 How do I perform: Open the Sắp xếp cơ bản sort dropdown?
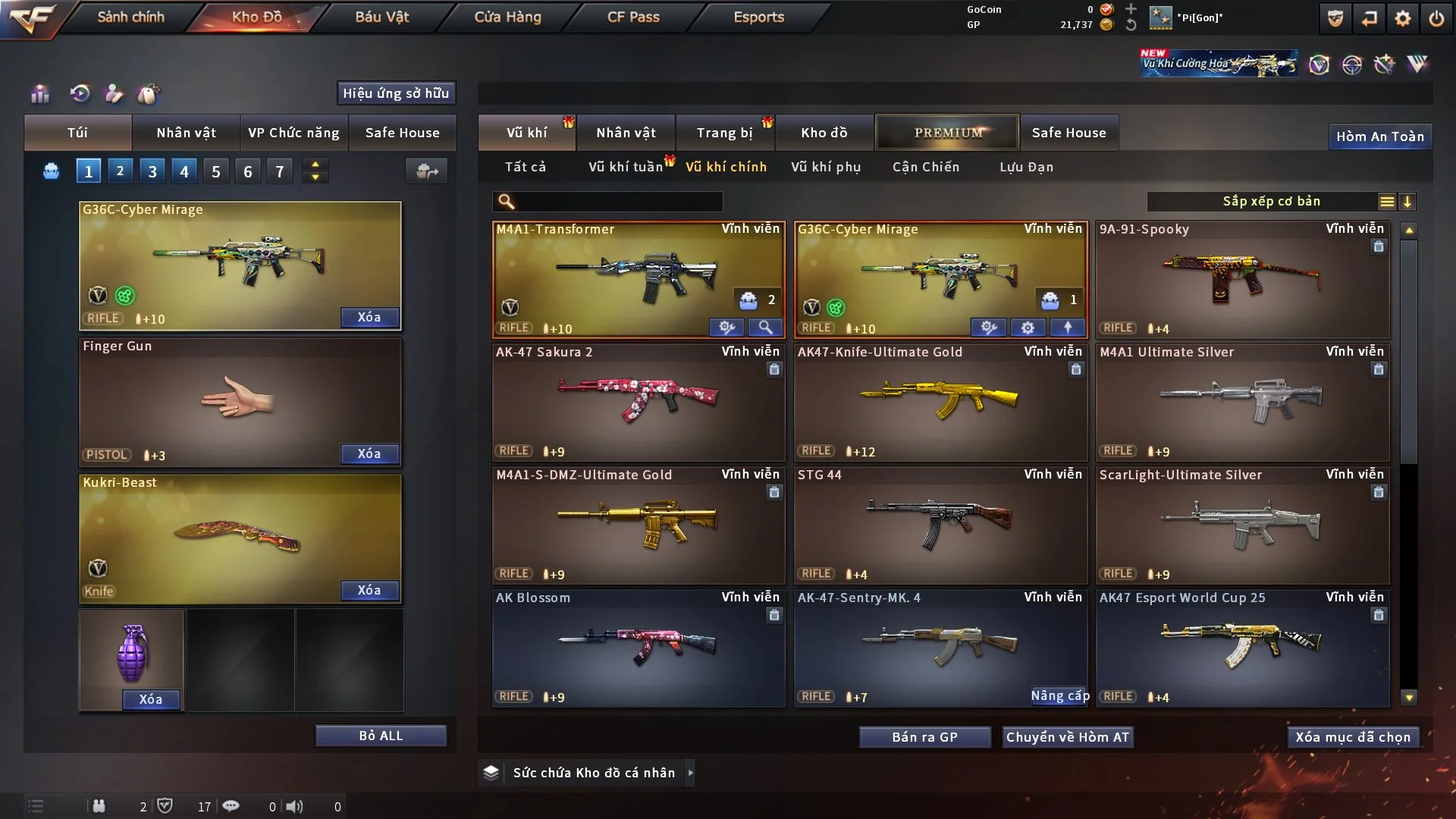[1271, 201]
